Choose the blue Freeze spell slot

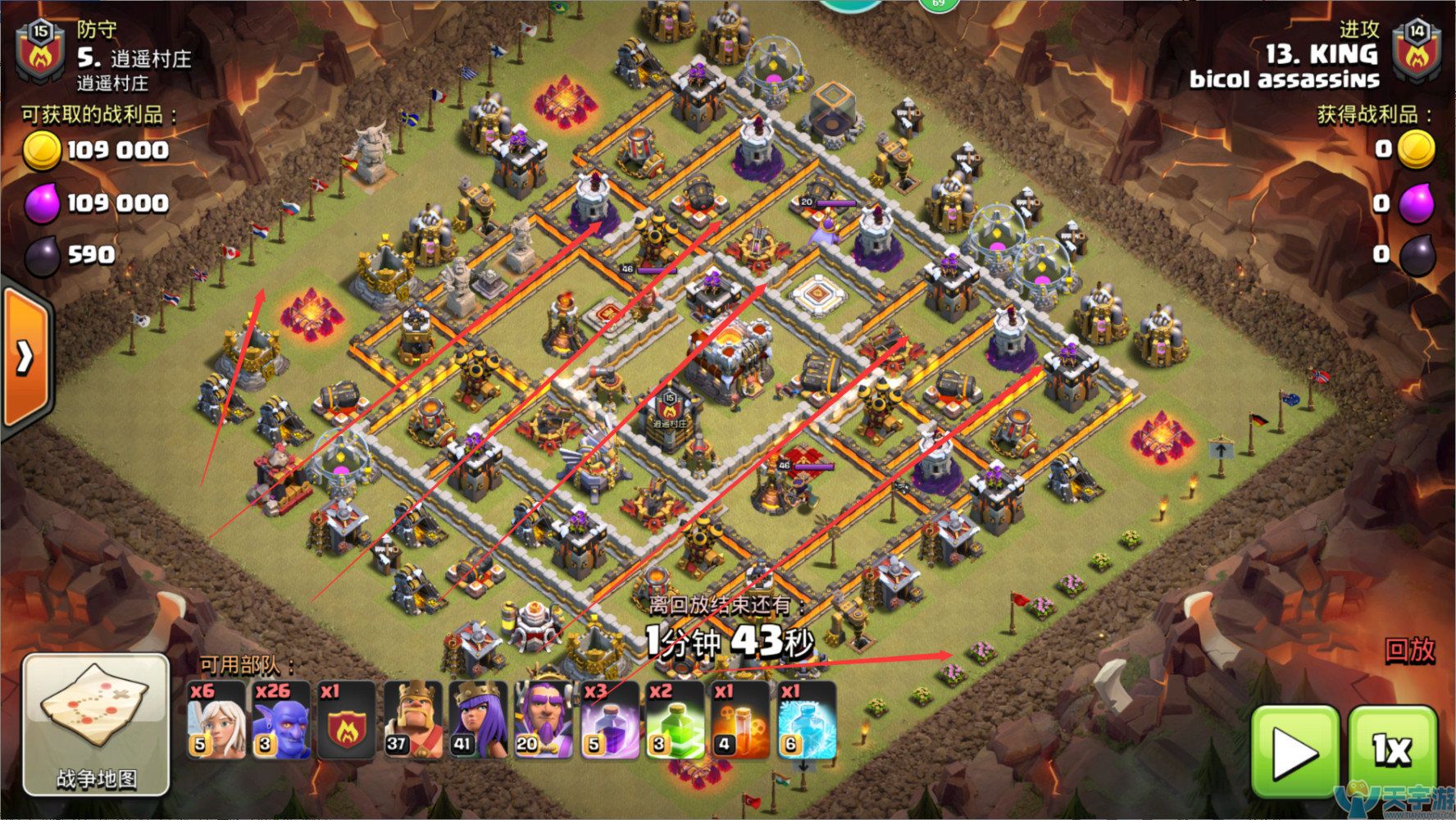pyautogui.click(x=806, y=720)
